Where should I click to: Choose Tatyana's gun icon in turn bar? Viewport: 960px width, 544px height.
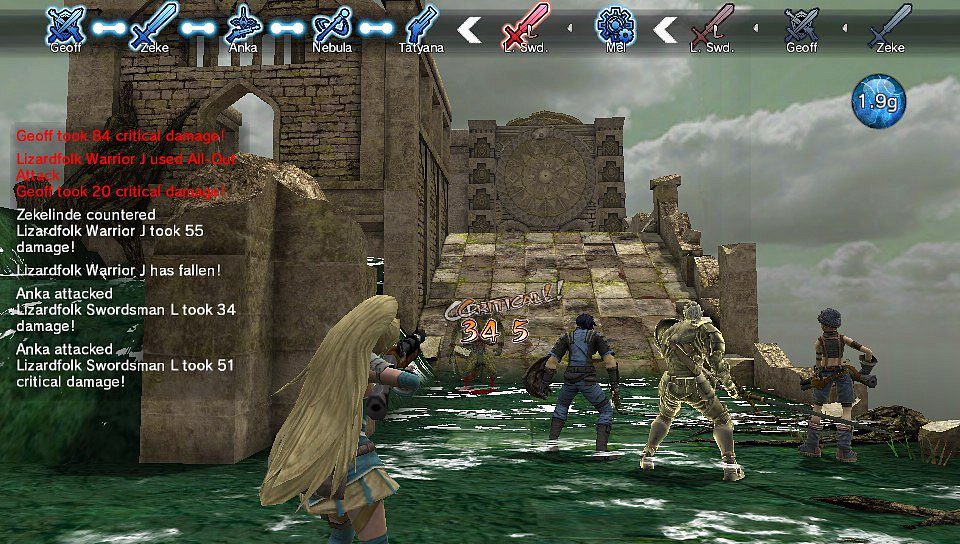[x=422, y=24]
